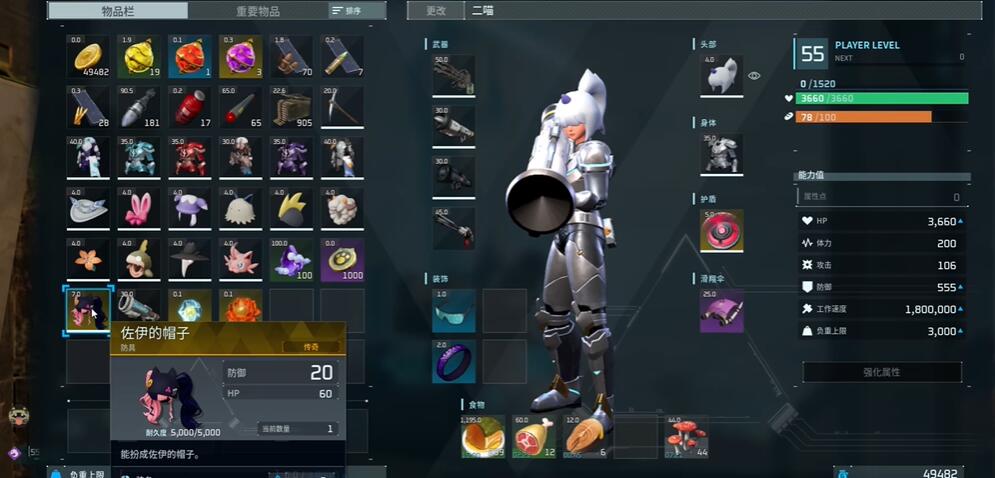Select the 更改 tab

click(436, 11)
